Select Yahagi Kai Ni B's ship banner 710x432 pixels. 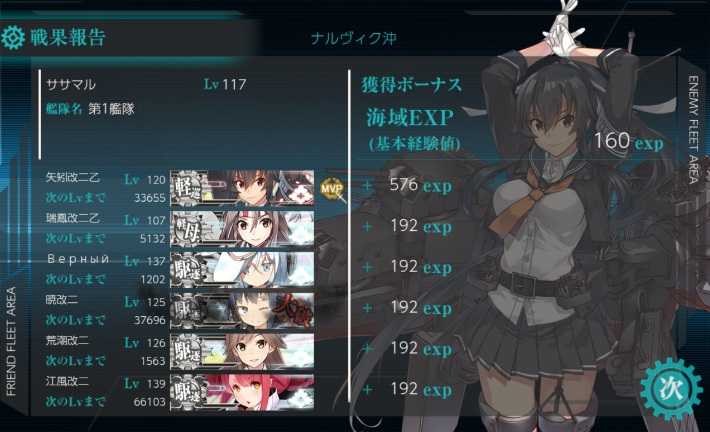pyautogui.click(x=242, y=187)
